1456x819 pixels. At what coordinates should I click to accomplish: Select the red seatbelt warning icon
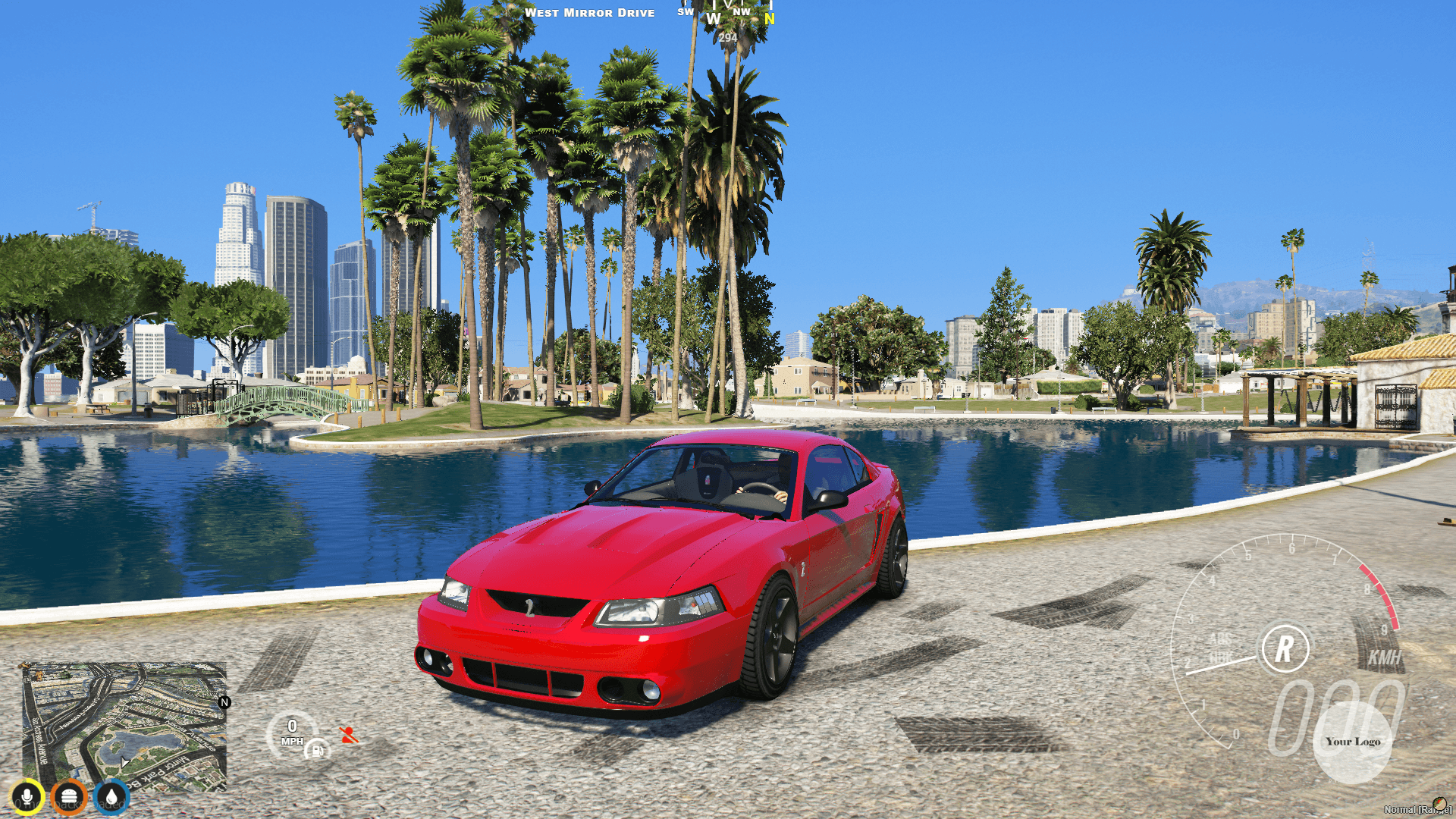(347, 734)
